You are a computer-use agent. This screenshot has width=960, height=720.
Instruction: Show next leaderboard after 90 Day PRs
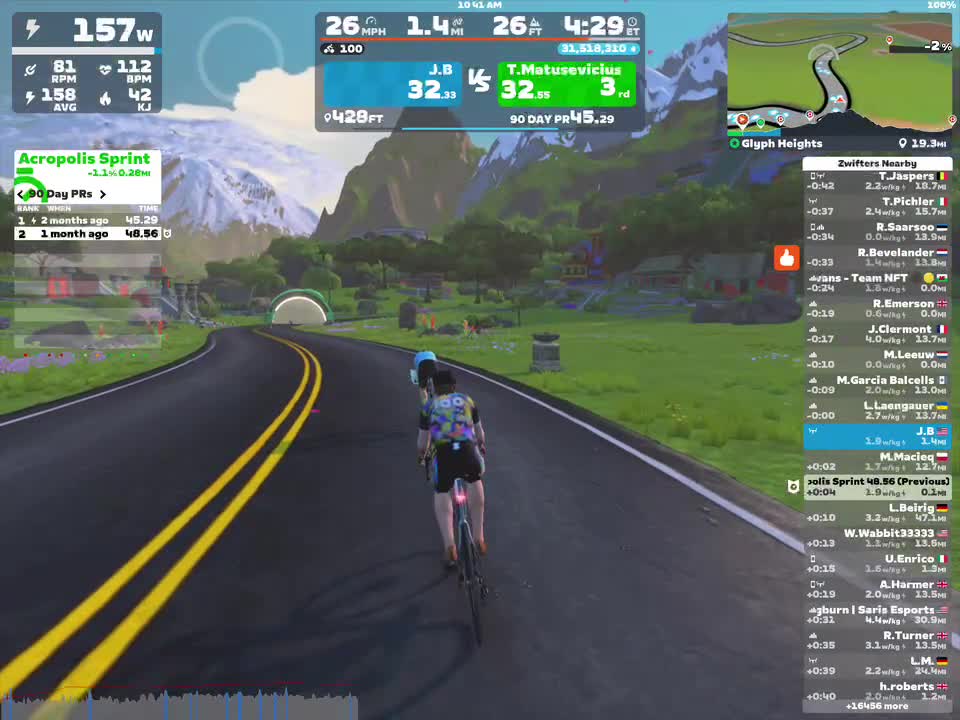click(102, 194)
